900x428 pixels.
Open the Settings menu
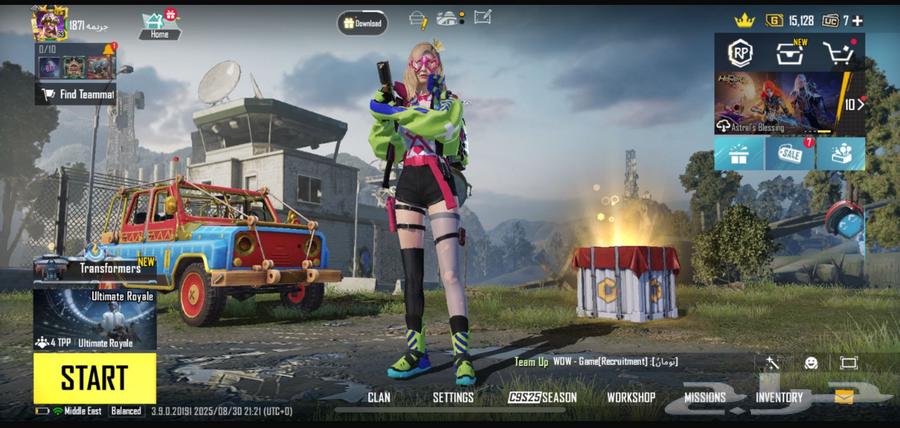(x=453, y=397)
